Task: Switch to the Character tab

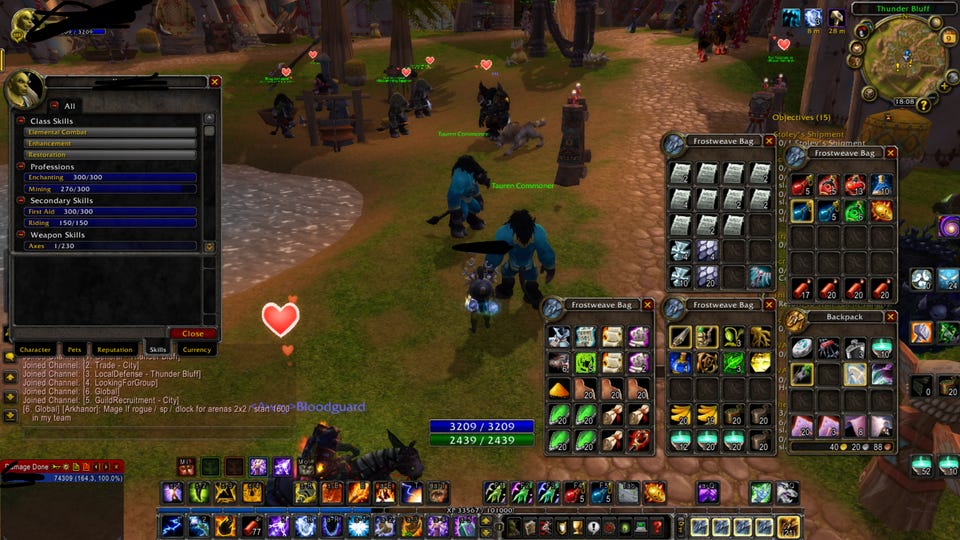Action: click(35, 350)
